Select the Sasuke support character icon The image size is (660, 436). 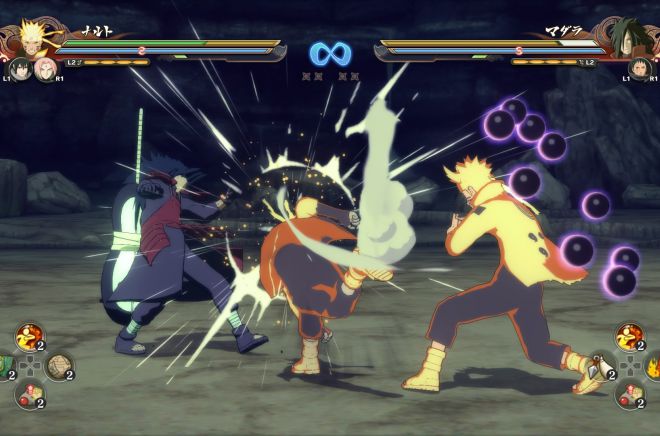click(x=20, y=69)
